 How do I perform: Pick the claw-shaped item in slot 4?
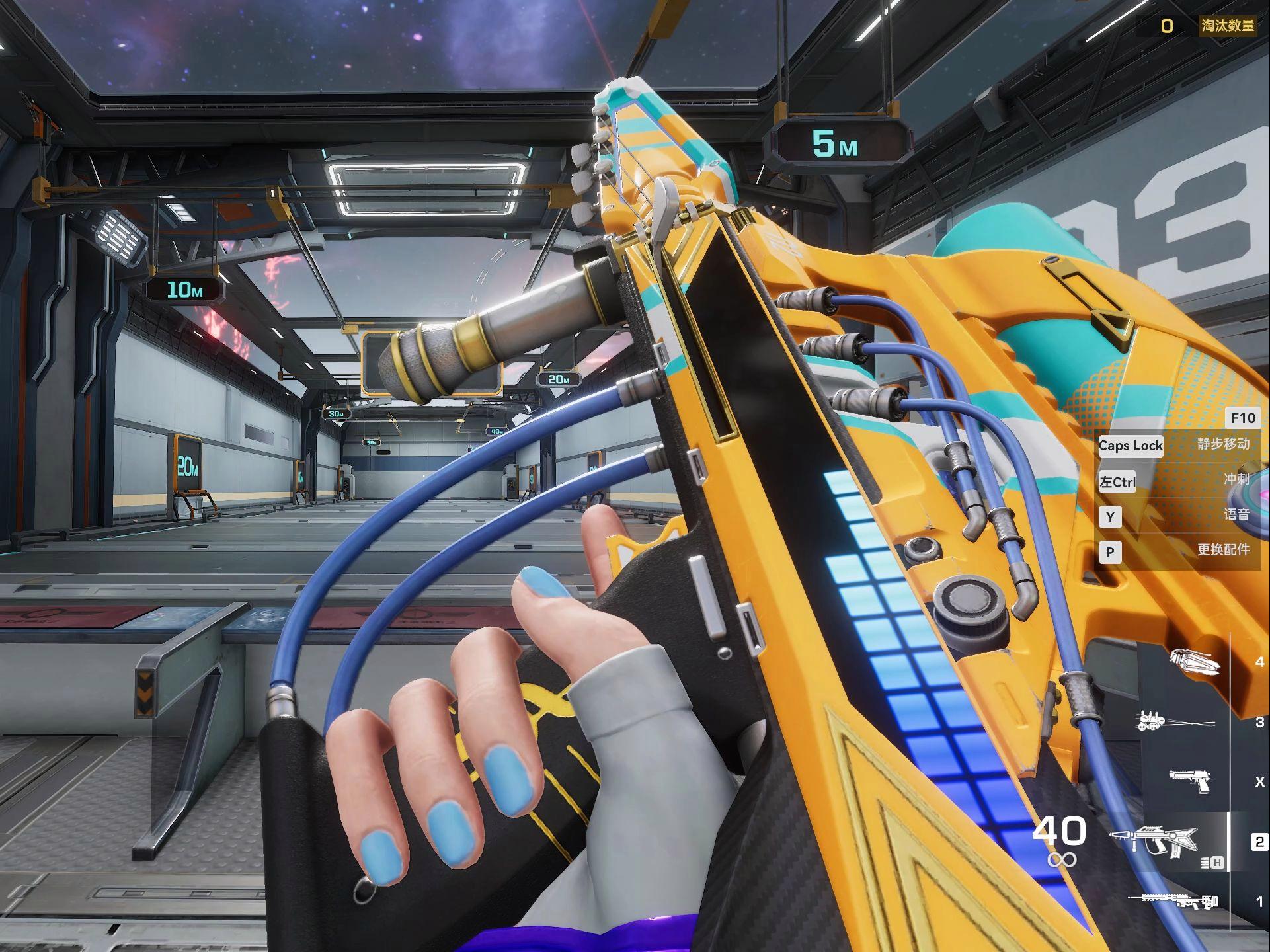tap(1194, 662)
